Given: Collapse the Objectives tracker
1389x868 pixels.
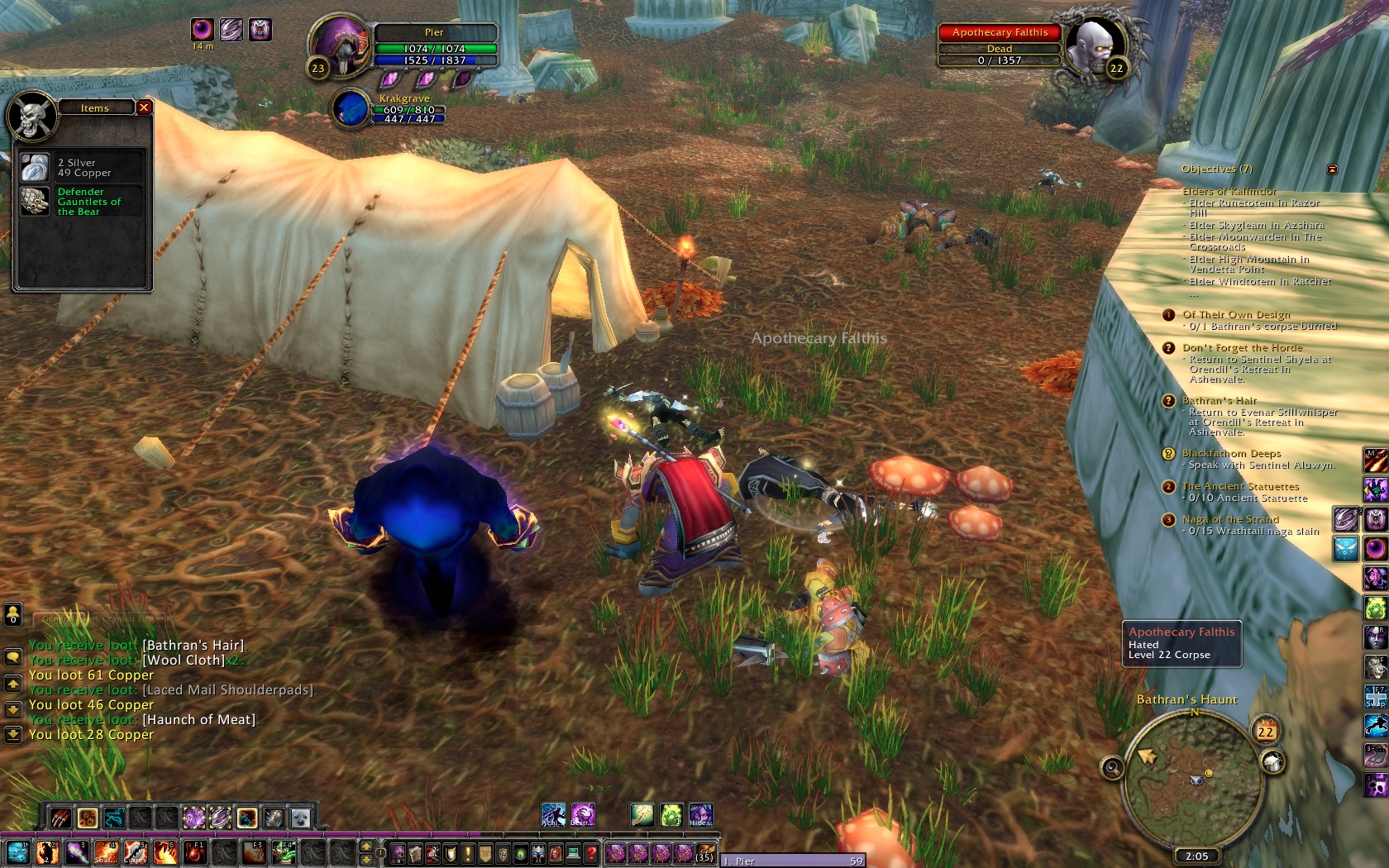Looking at the screenshot, I should [1332, 169].
